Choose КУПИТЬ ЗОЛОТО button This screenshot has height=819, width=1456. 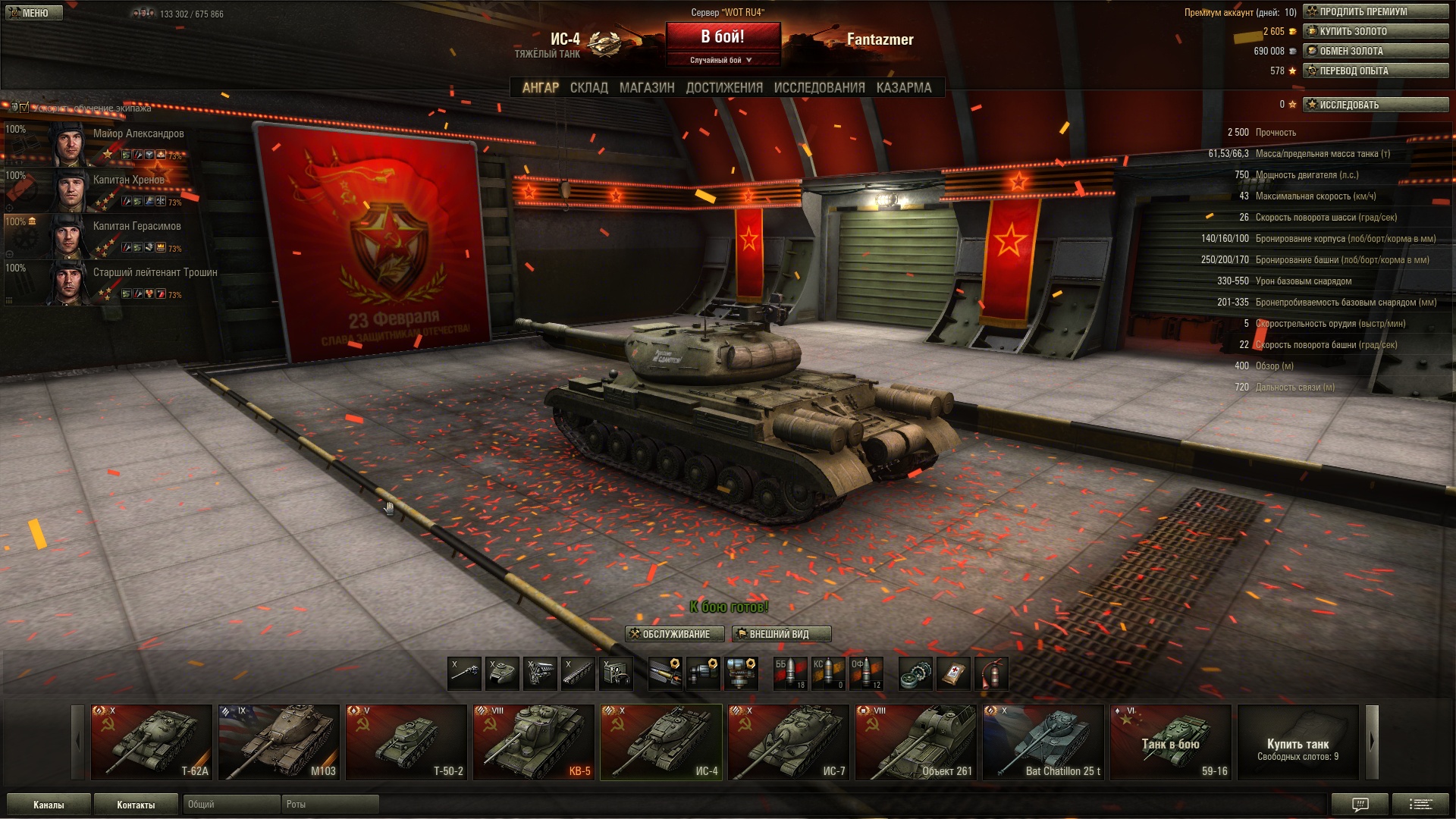(1375, 31)
